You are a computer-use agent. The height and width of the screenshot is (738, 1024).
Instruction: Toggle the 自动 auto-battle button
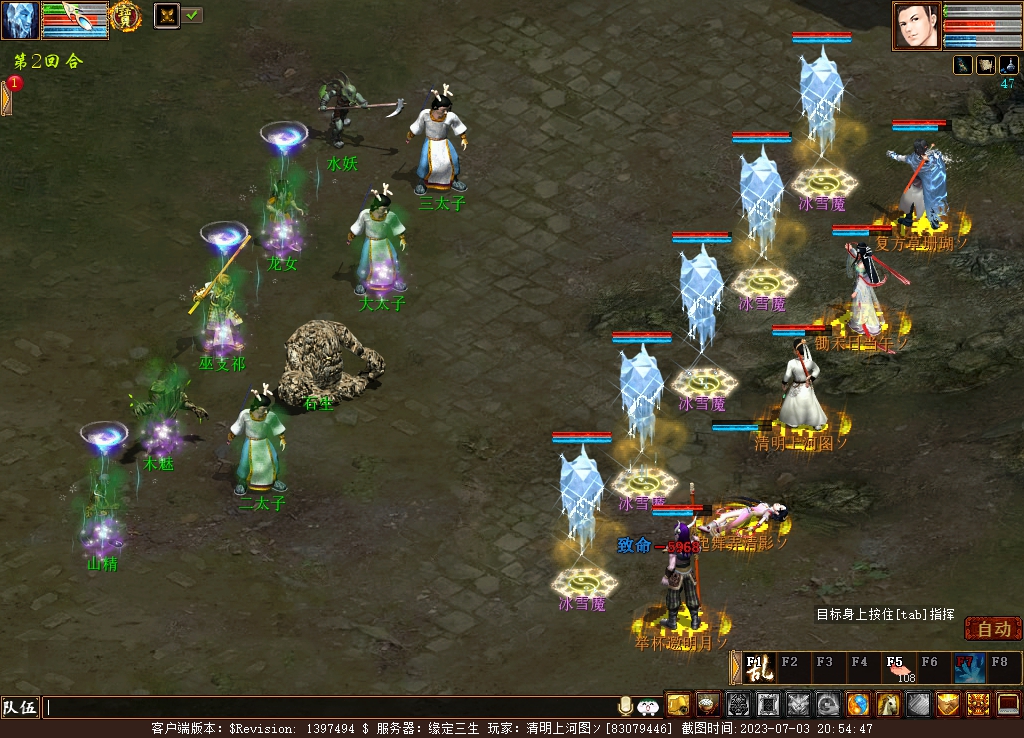(993, 629)
